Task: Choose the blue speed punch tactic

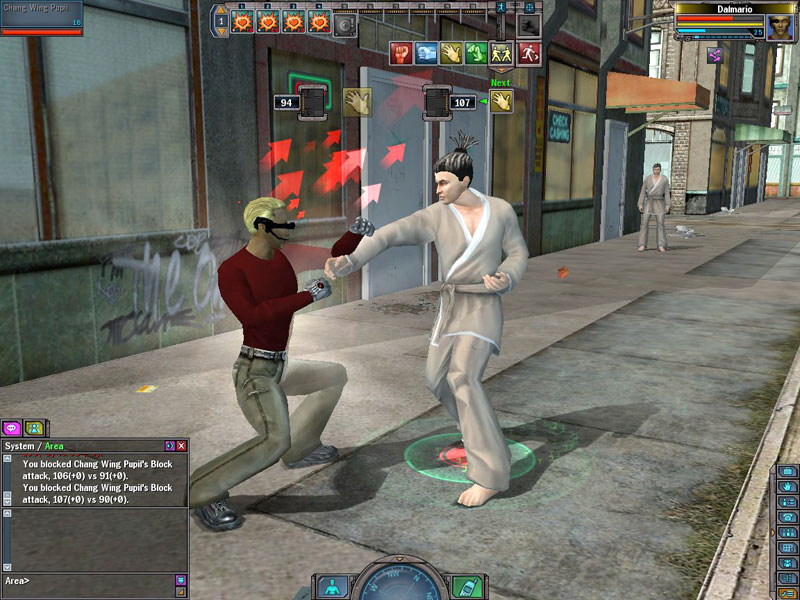Action: pos(426,53)
